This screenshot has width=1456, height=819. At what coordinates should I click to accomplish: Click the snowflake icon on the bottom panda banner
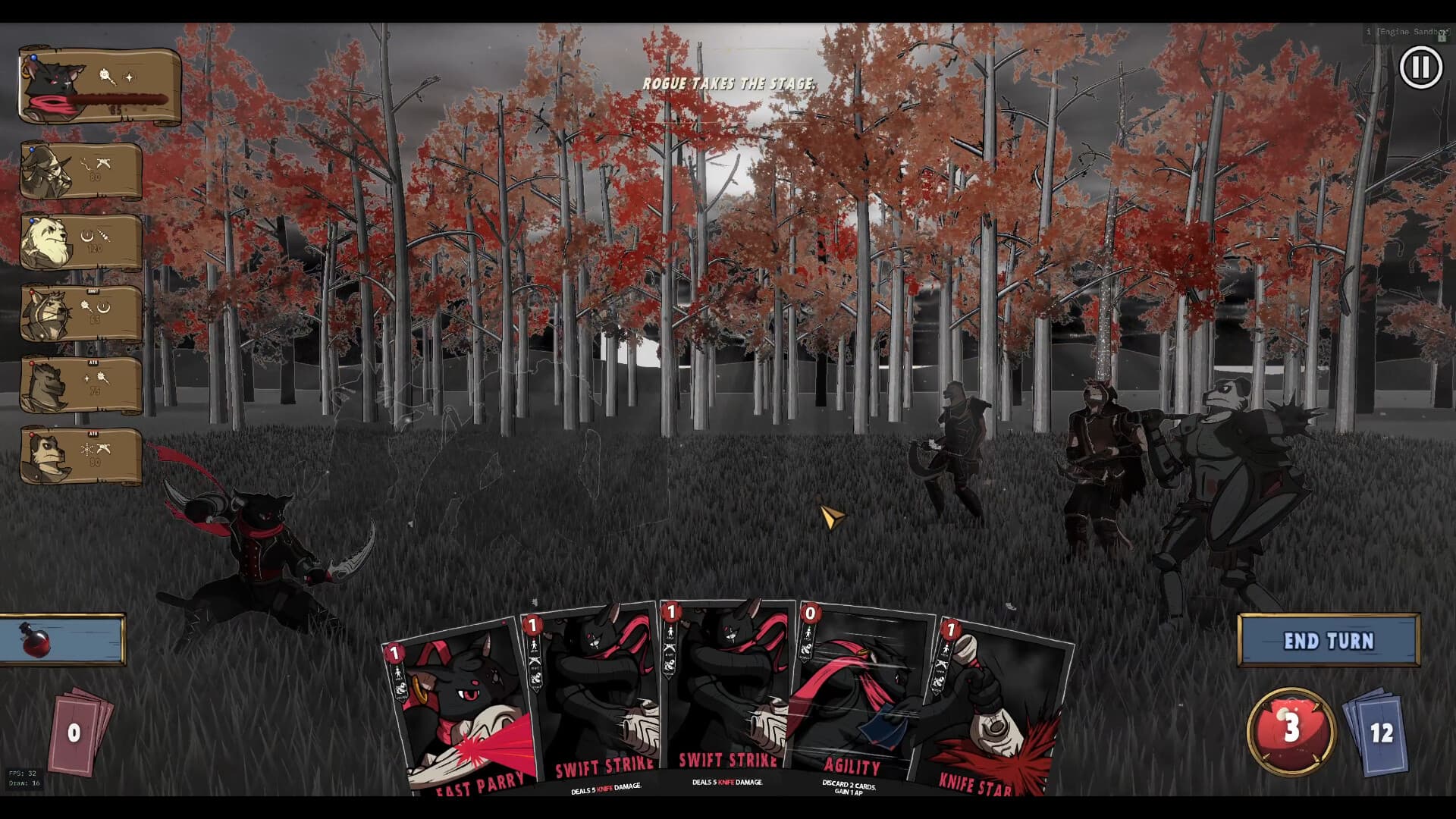click(x=86, y=450)
